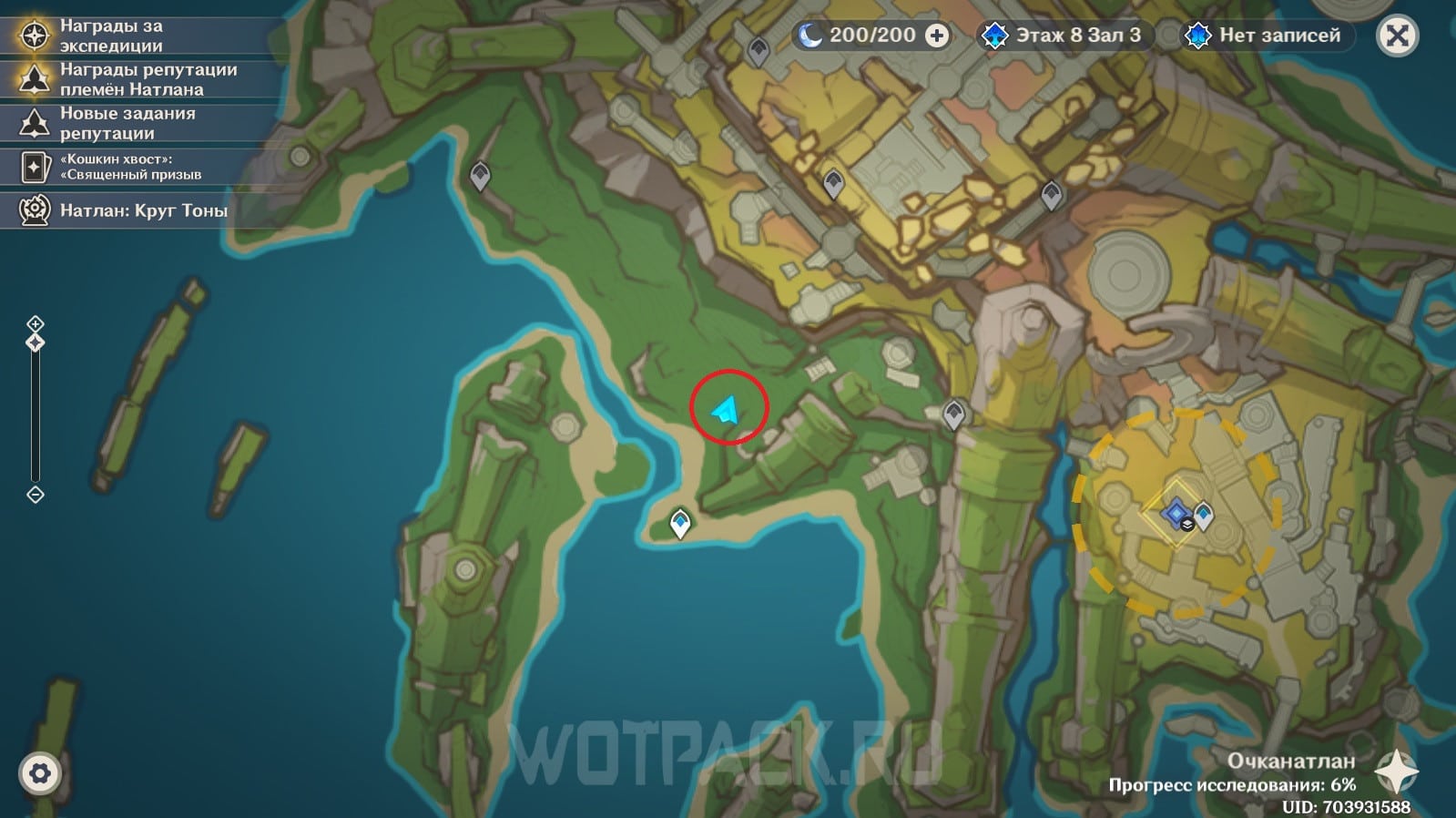Open Natlan tribes reputation rewards
Viewport: 1456px width, 818px height.
pyautogui.click(x=137, y=79)
